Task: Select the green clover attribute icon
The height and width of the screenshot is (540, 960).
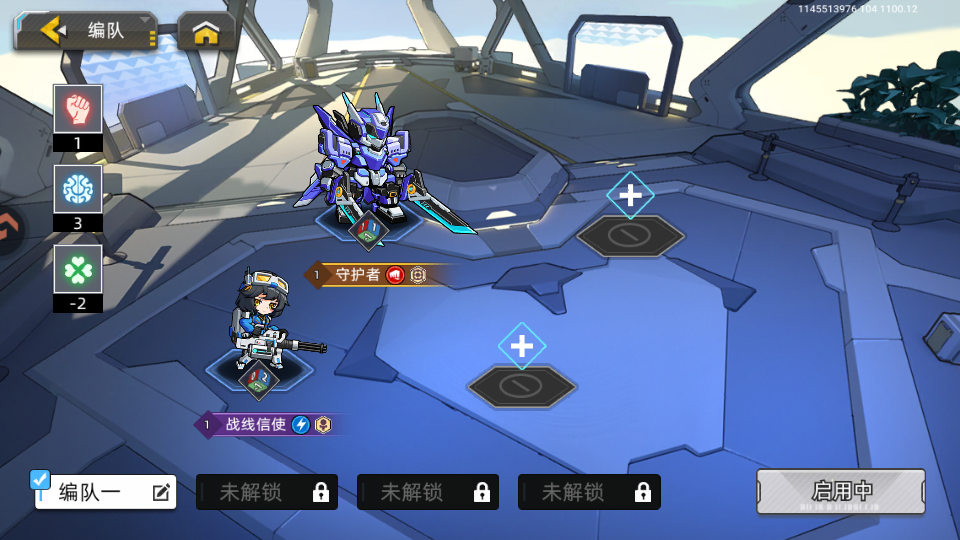Action: pos(78,268)
